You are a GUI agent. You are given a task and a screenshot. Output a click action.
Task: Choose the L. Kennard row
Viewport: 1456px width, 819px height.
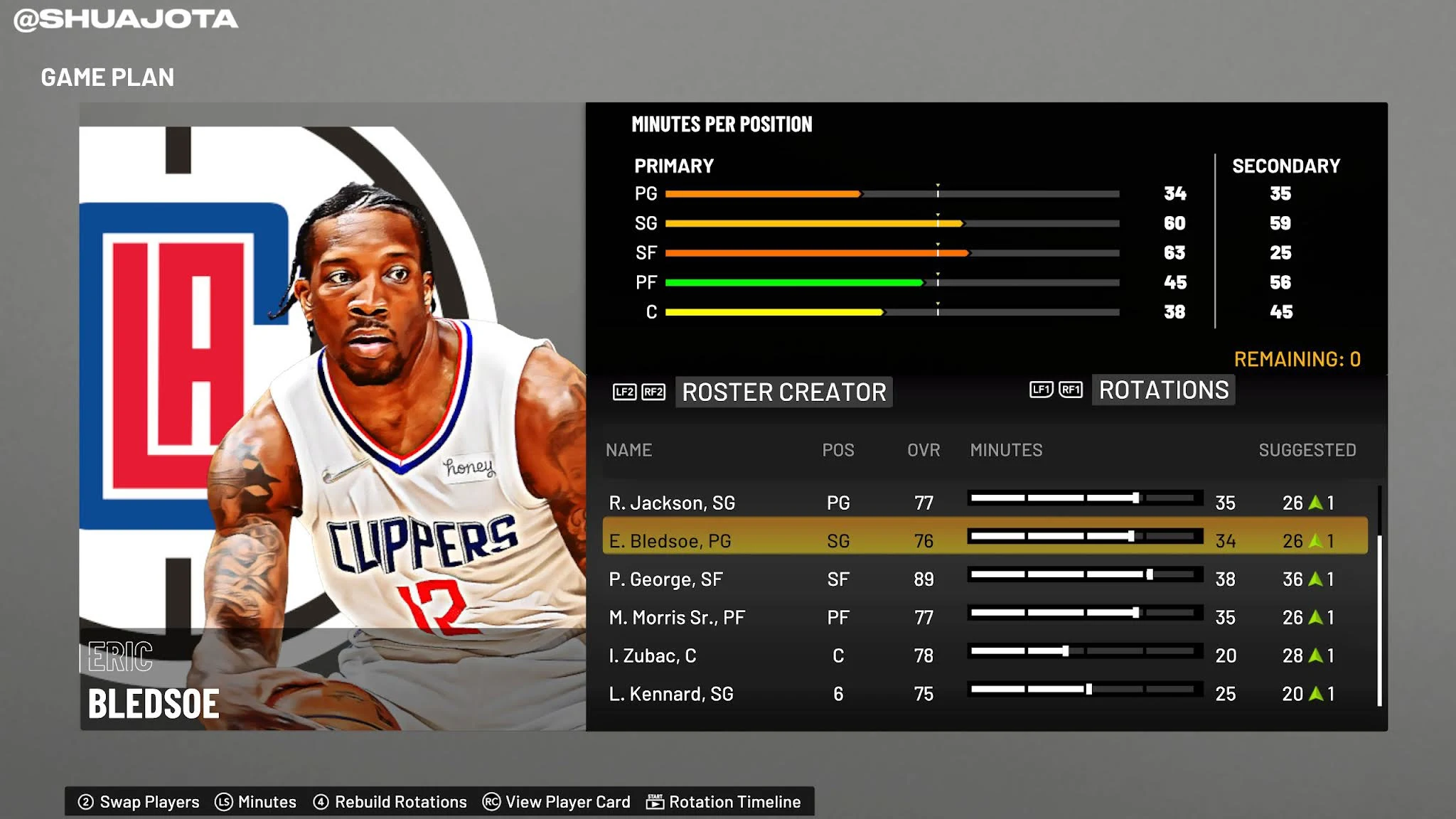click(670, 694)
